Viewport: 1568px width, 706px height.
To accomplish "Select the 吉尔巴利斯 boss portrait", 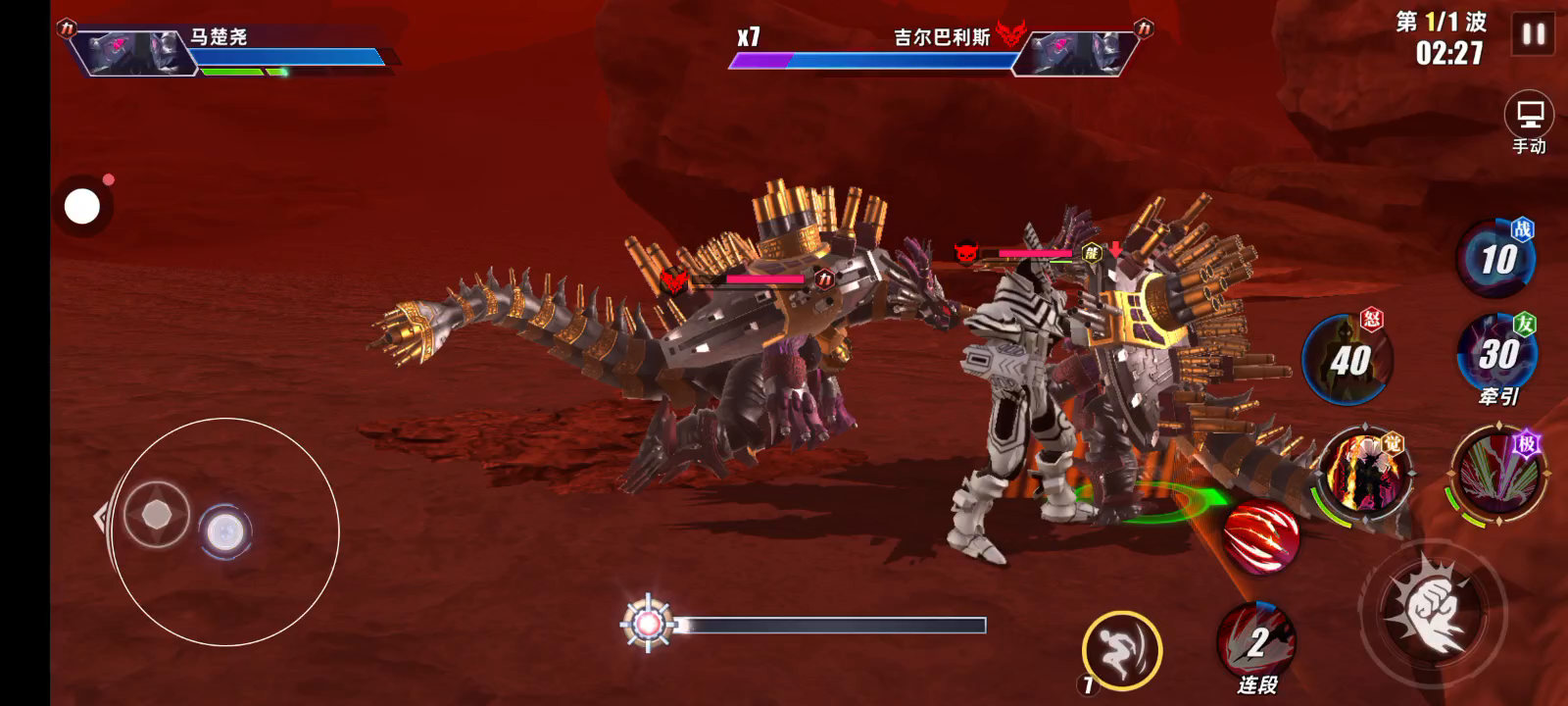I will (x=1073, y=52).
